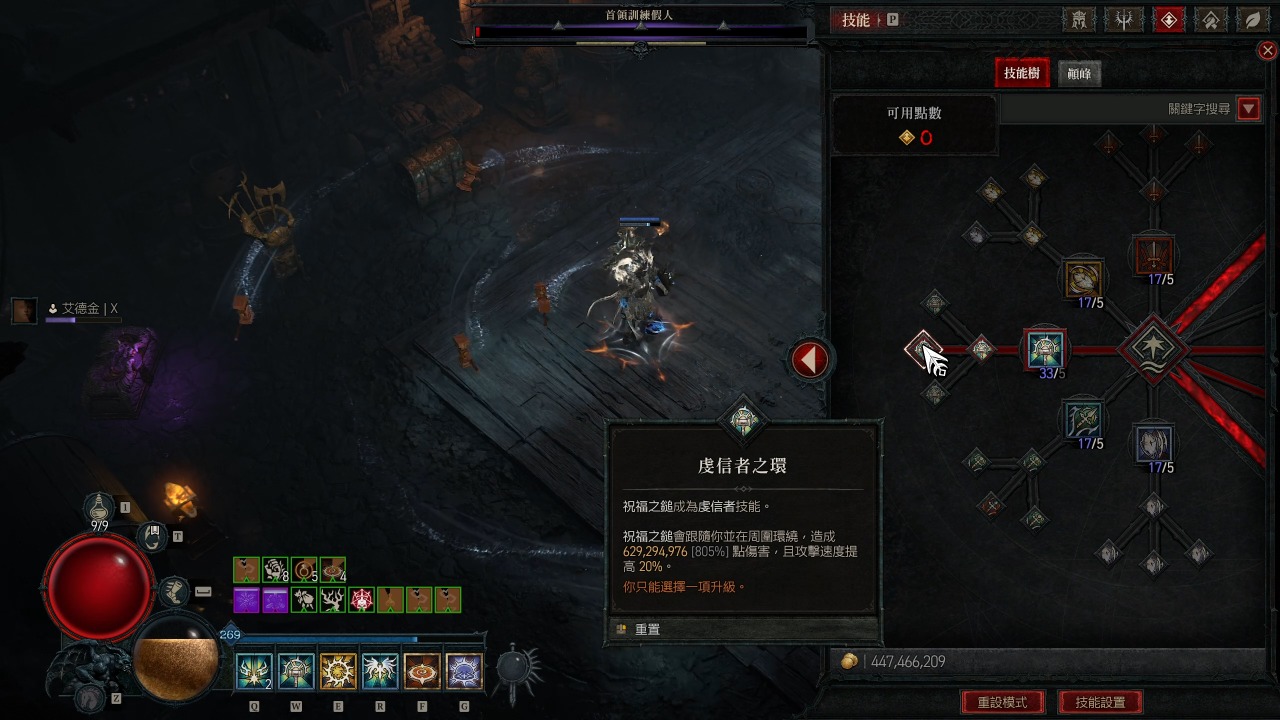Click the 重置 option in the tooltip
Viewport: 1280px width, 720px height.
(647, 629)
